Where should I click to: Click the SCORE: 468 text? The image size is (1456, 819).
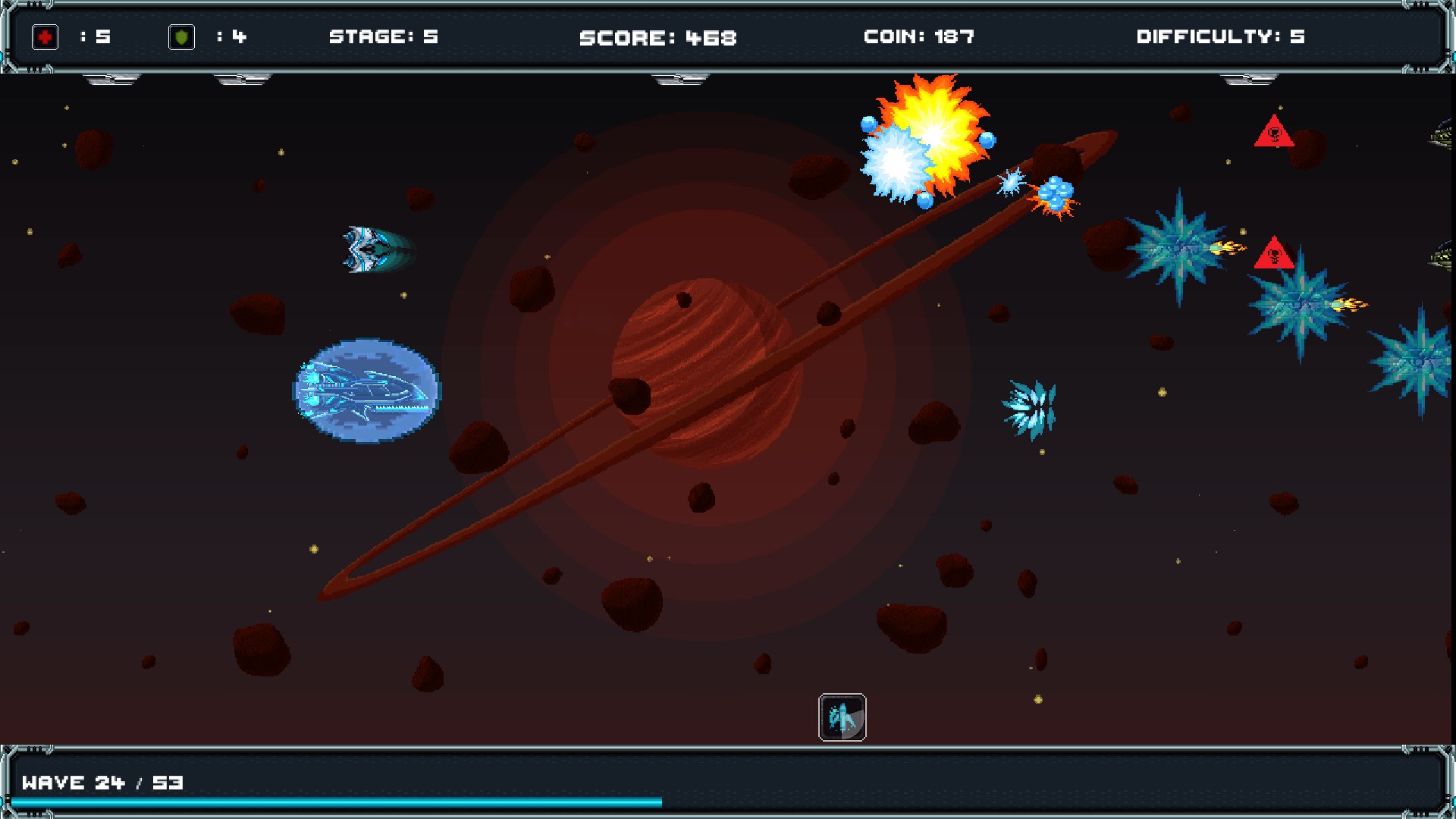(x=657, y=36)
